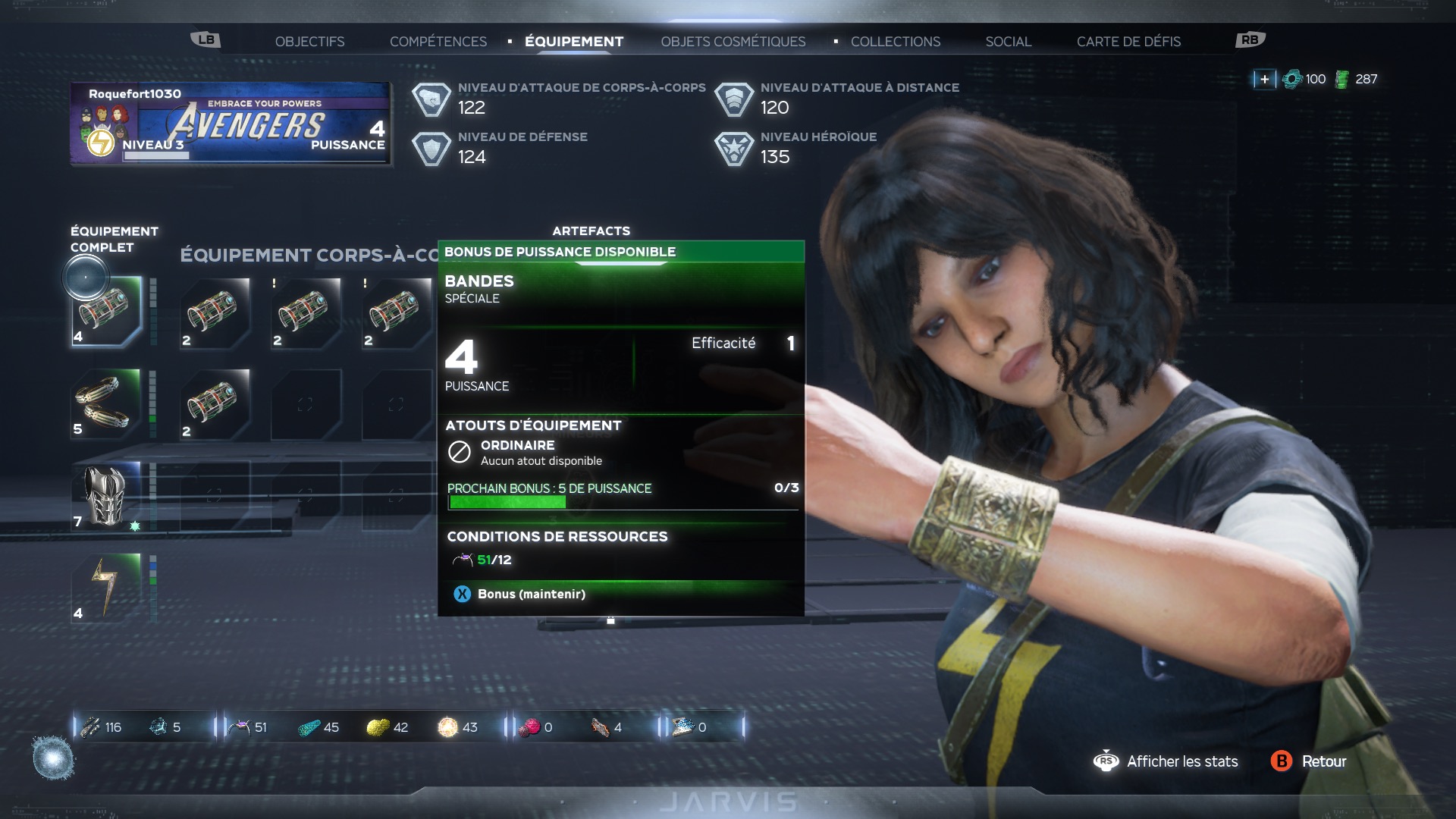Click the plus button to add credits

coord(1264,79)
